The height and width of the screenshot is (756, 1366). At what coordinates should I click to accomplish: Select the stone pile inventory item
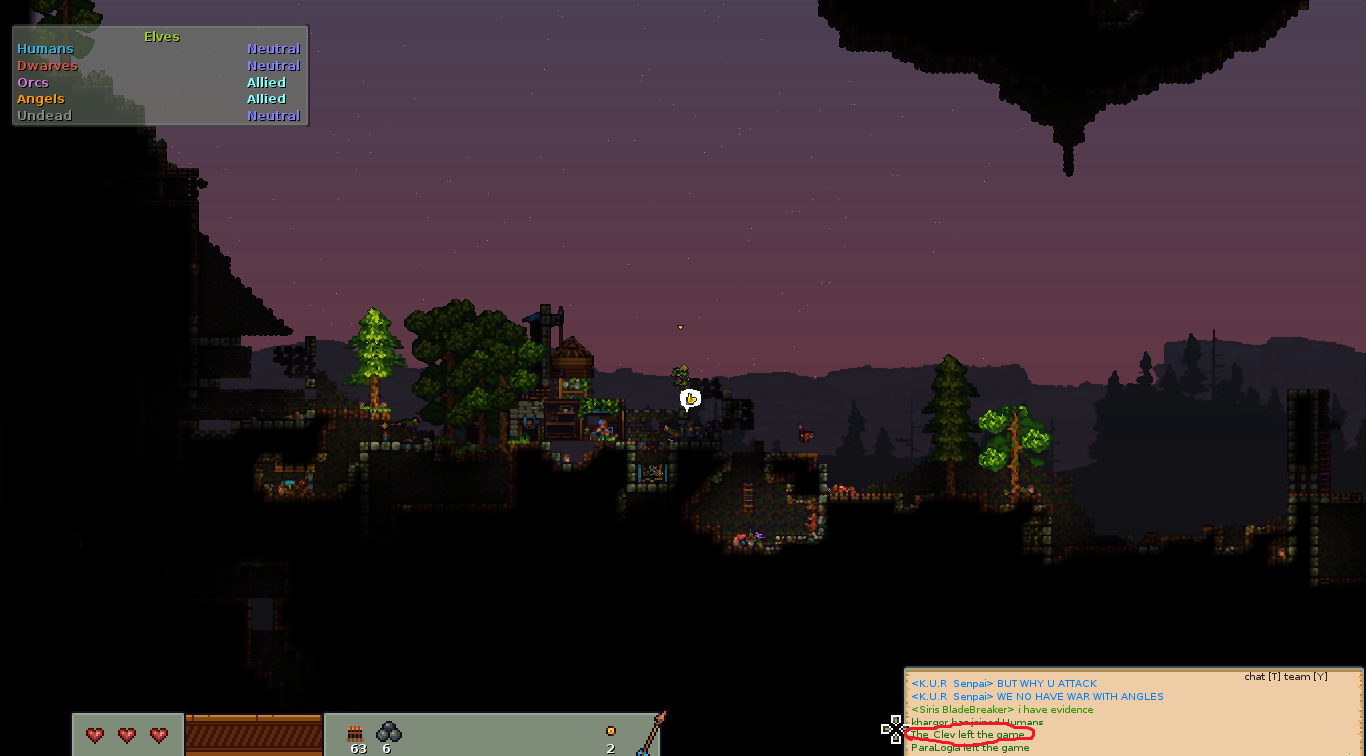click(x=388, y=733)
